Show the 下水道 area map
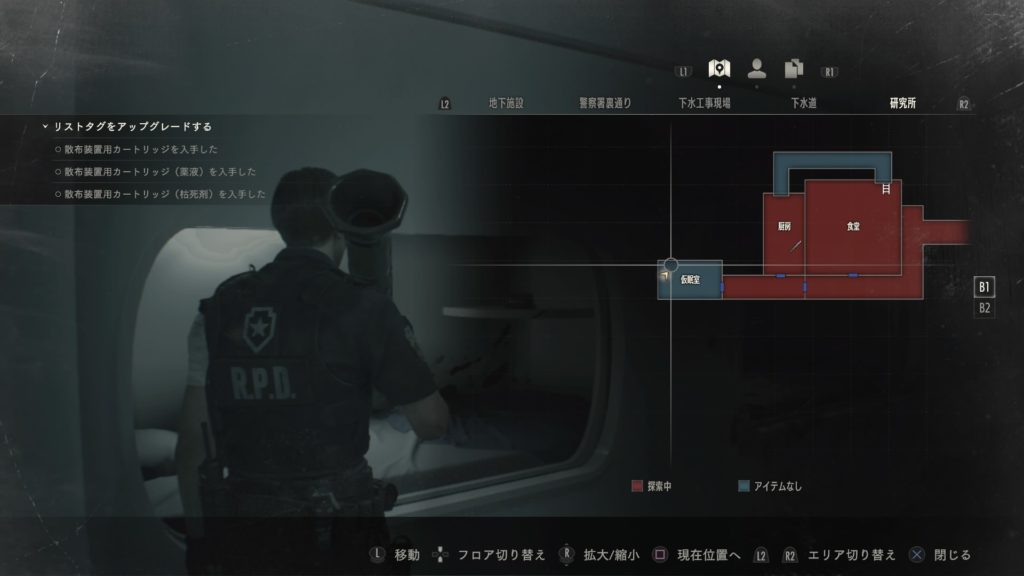 (x=803, y=103)
